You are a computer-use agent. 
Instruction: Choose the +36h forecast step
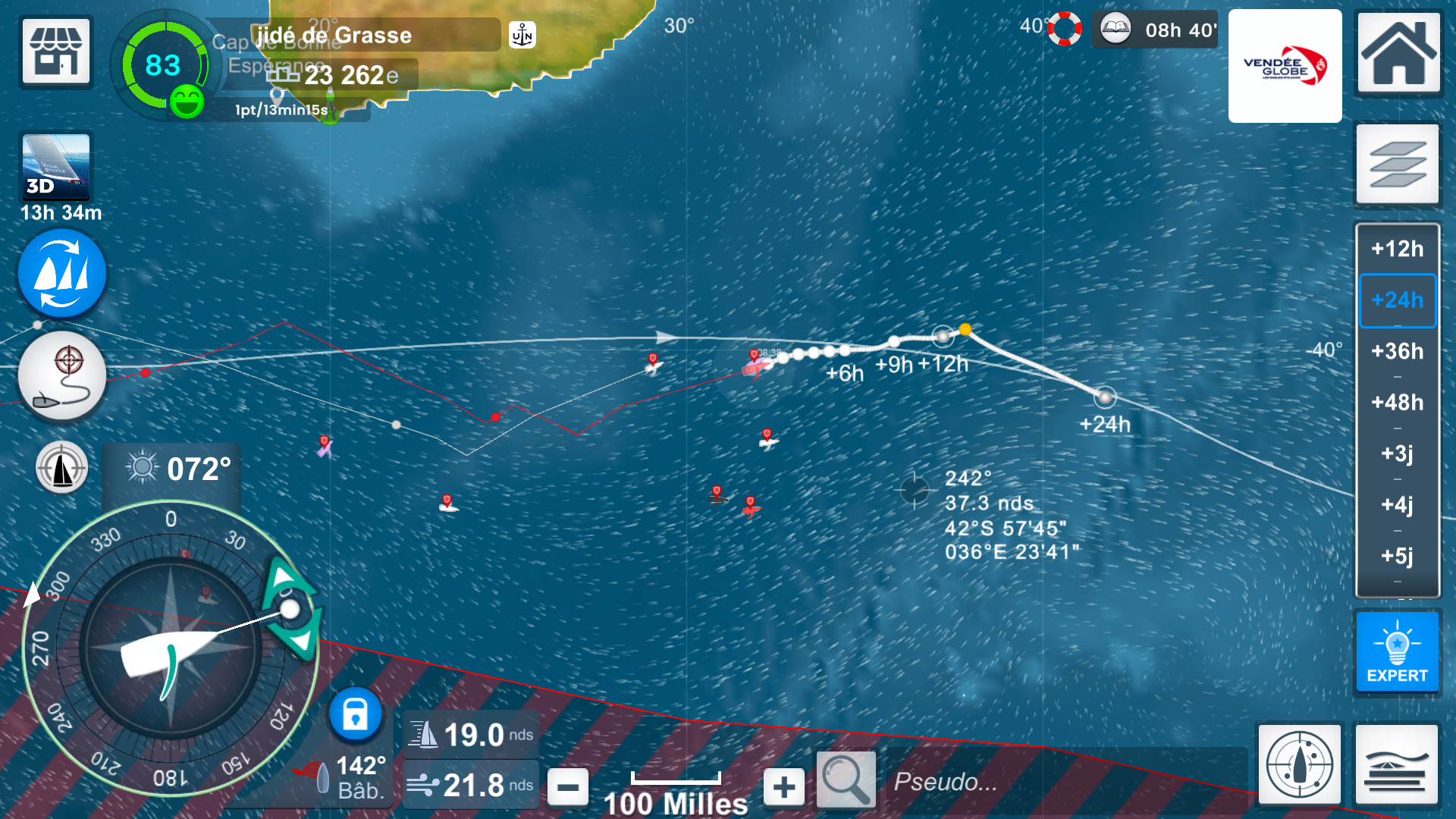[1397, 351]
